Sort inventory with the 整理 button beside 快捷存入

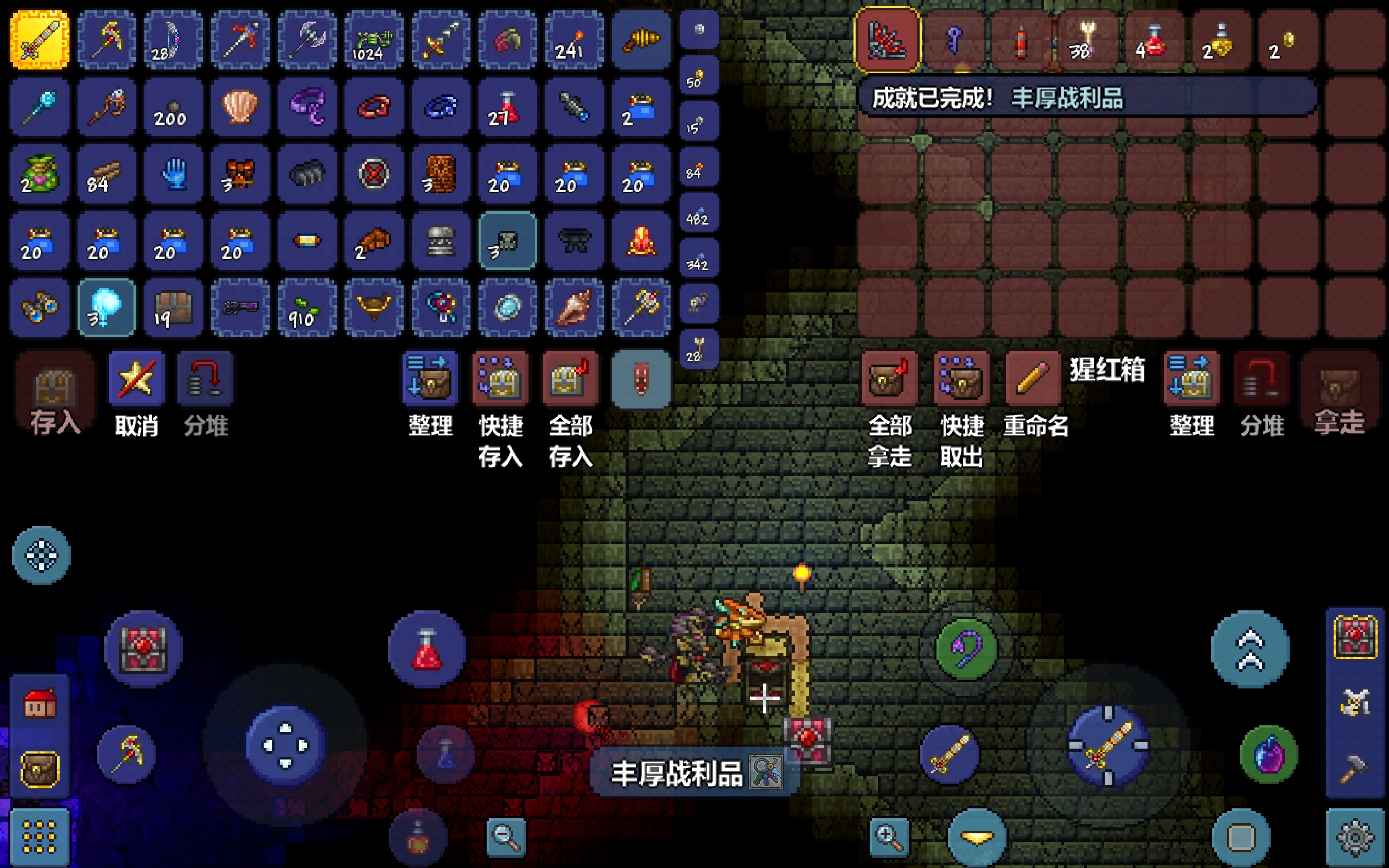pyautogui.click(x=430, y=379)
